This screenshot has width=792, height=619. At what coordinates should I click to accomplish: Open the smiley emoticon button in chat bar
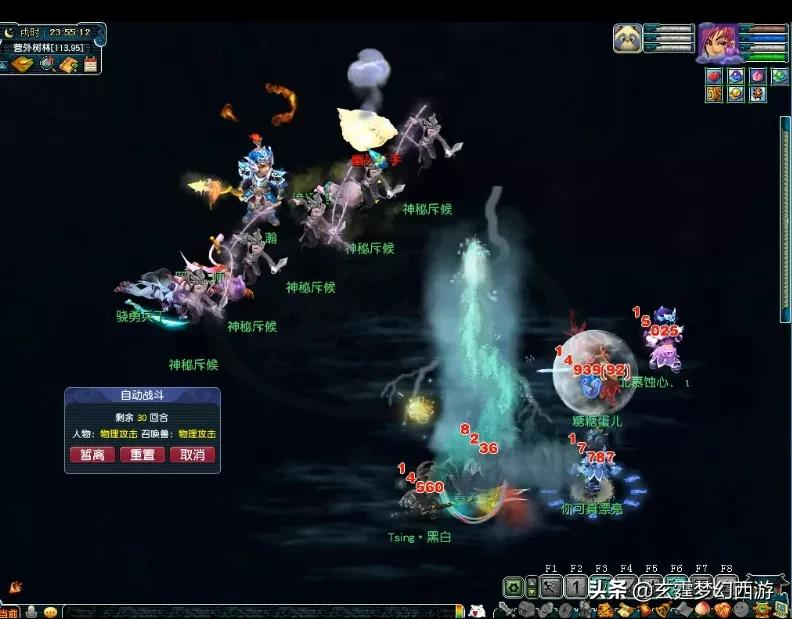(50, 612)
